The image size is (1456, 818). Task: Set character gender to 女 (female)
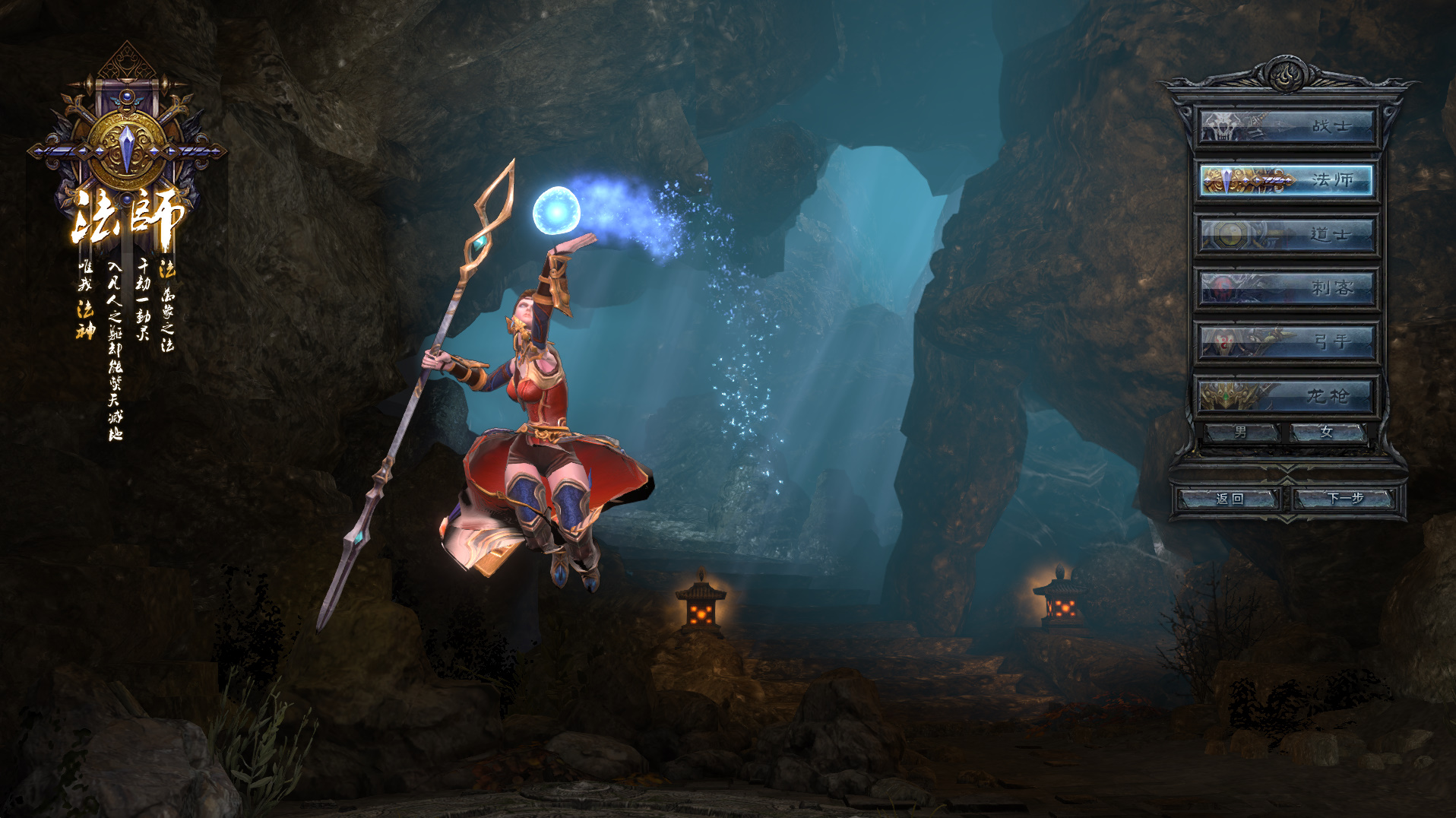click(x=1328, y=432)
